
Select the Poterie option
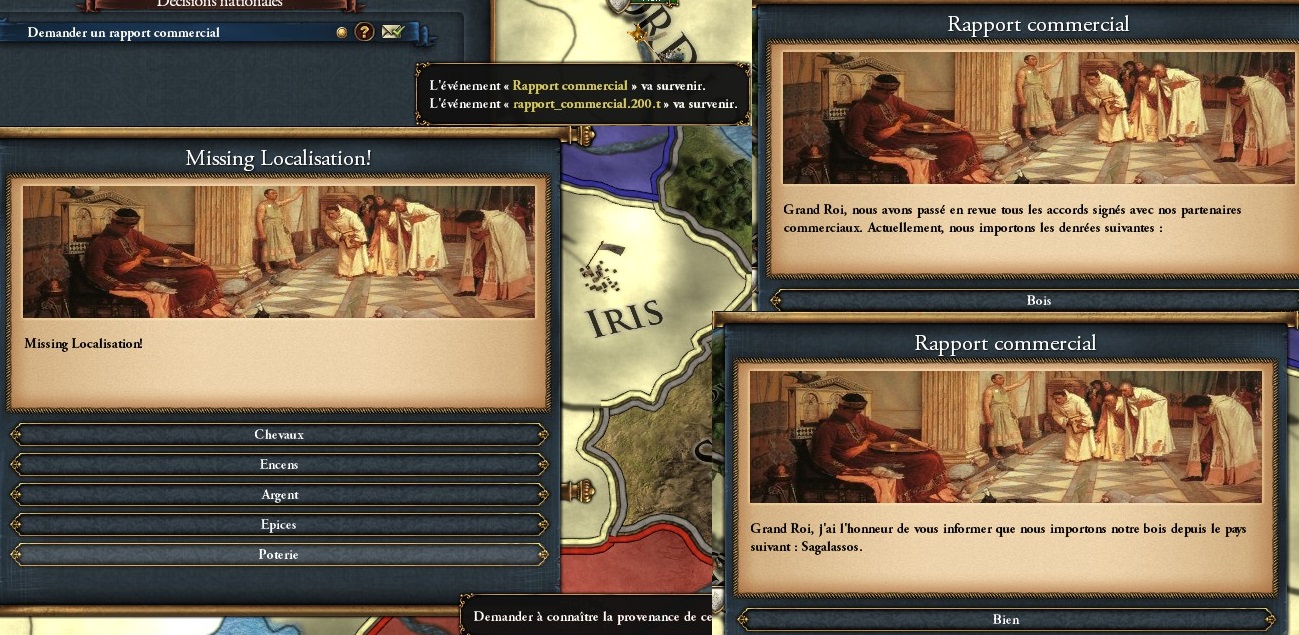click(x=278, y=555)
